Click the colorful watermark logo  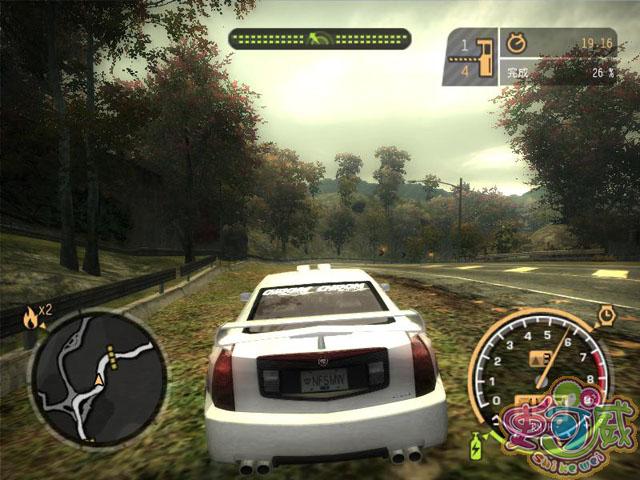tap(572, 427)
